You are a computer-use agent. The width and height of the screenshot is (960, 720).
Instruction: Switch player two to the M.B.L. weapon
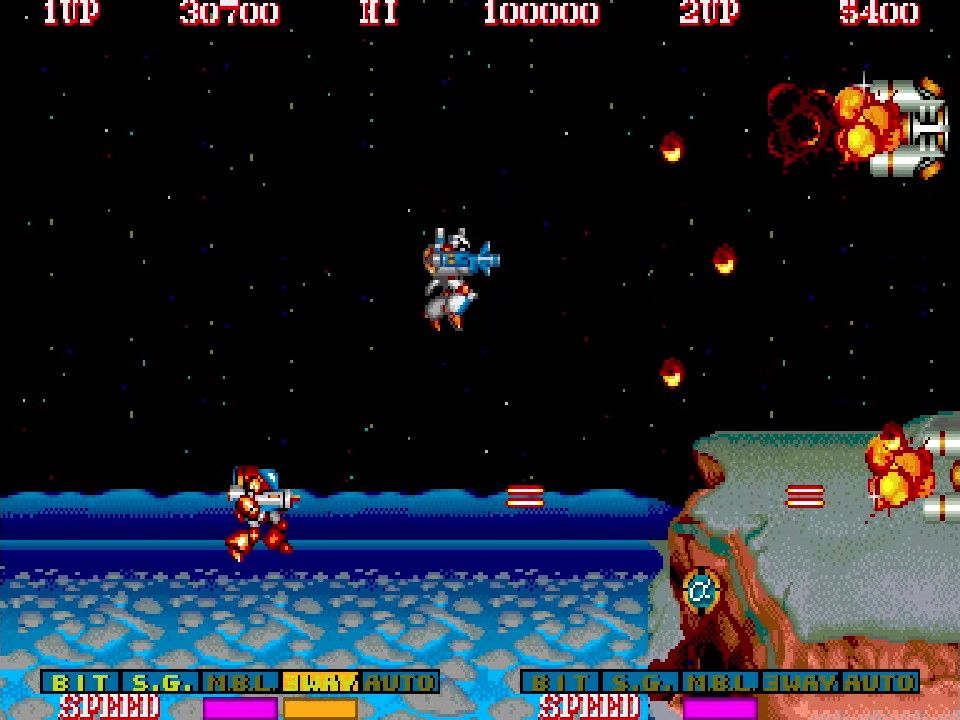point(721,683)
